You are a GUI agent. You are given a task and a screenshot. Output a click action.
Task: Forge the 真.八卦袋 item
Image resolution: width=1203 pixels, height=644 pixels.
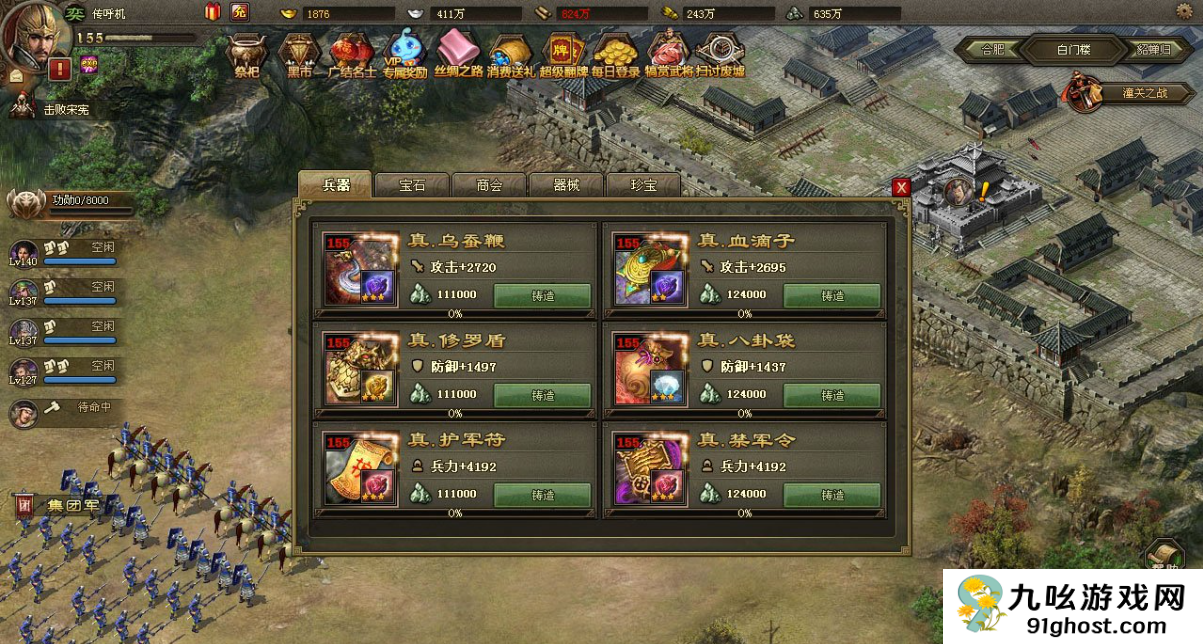(x=832, y=395)
